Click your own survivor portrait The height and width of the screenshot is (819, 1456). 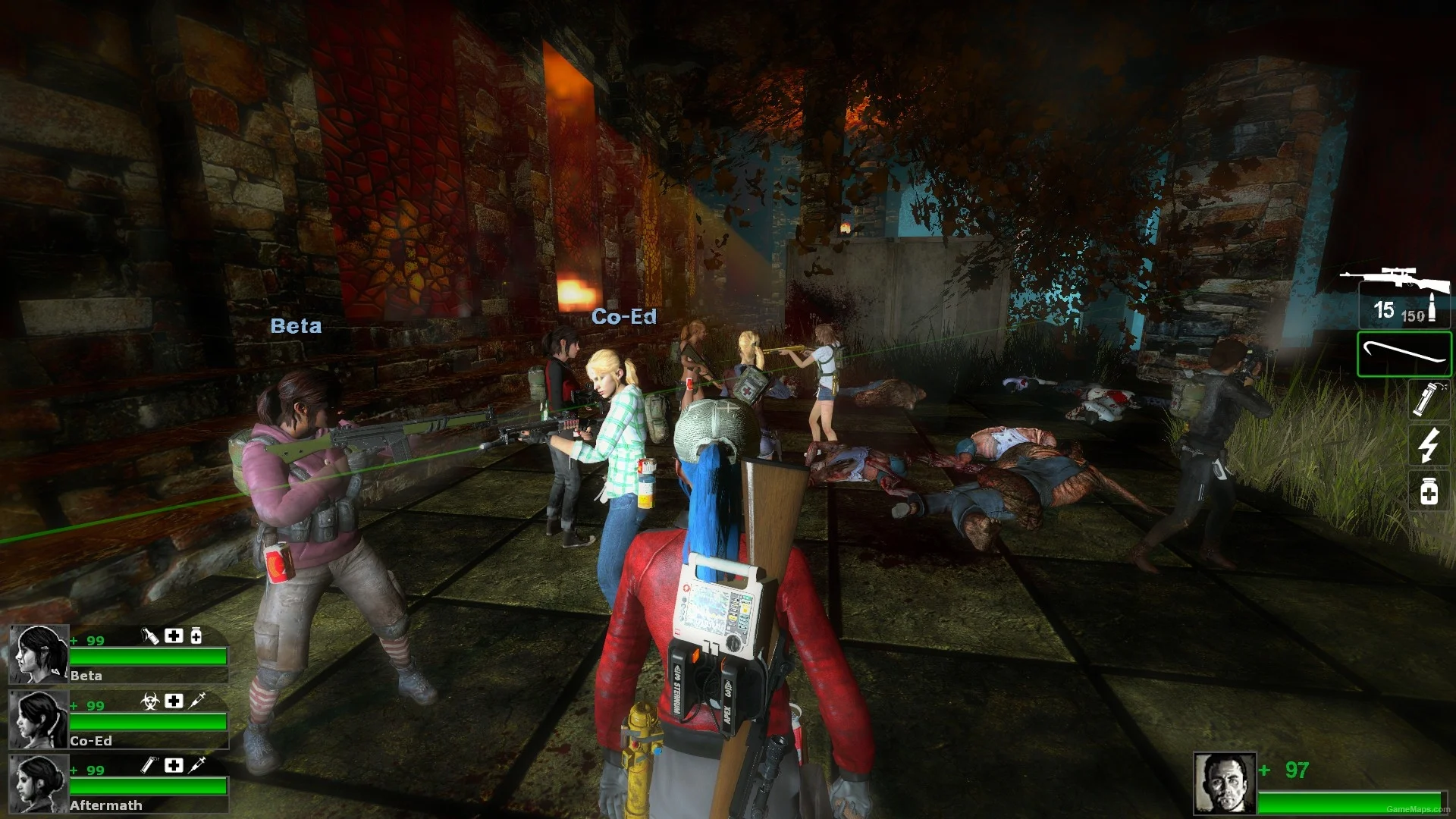[1224, 783]
